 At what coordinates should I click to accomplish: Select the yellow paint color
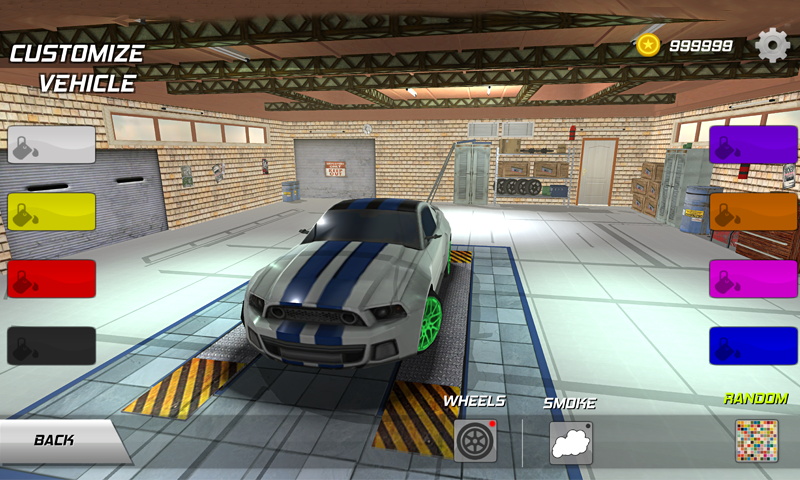pyautogui.click(x=52, y=212)
